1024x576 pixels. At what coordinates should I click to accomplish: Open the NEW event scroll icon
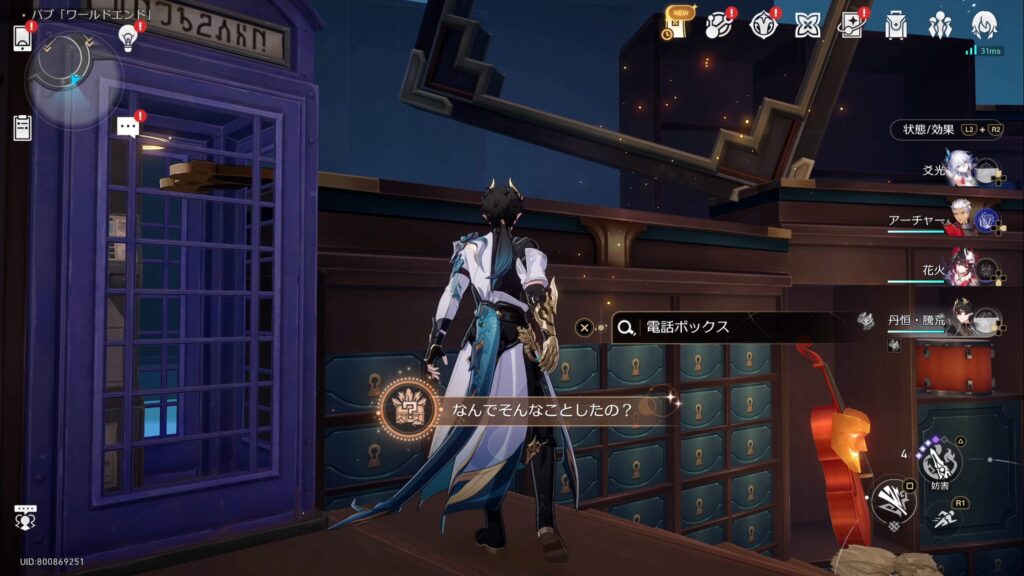click(675, 25)
